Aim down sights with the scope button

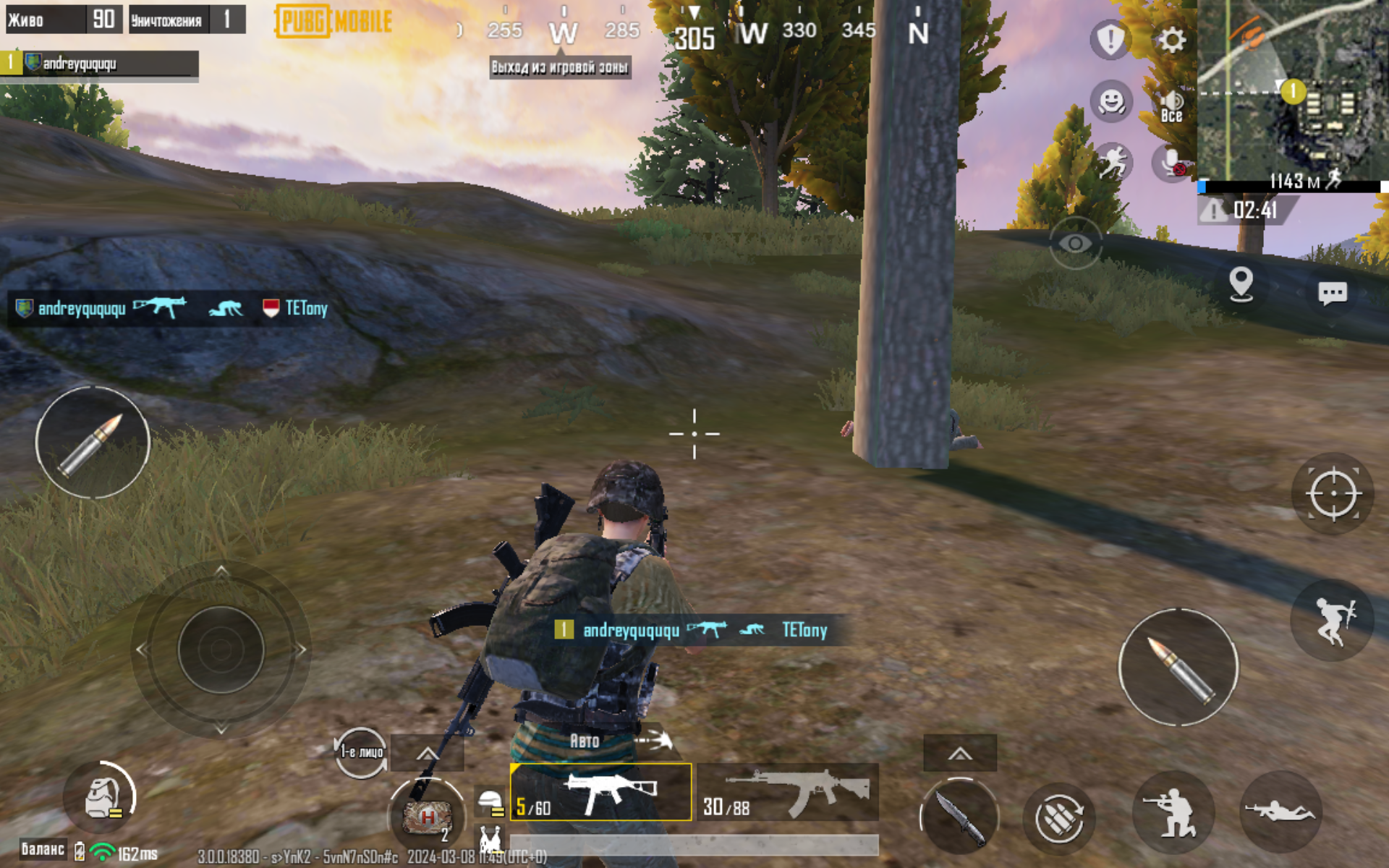1333,494
